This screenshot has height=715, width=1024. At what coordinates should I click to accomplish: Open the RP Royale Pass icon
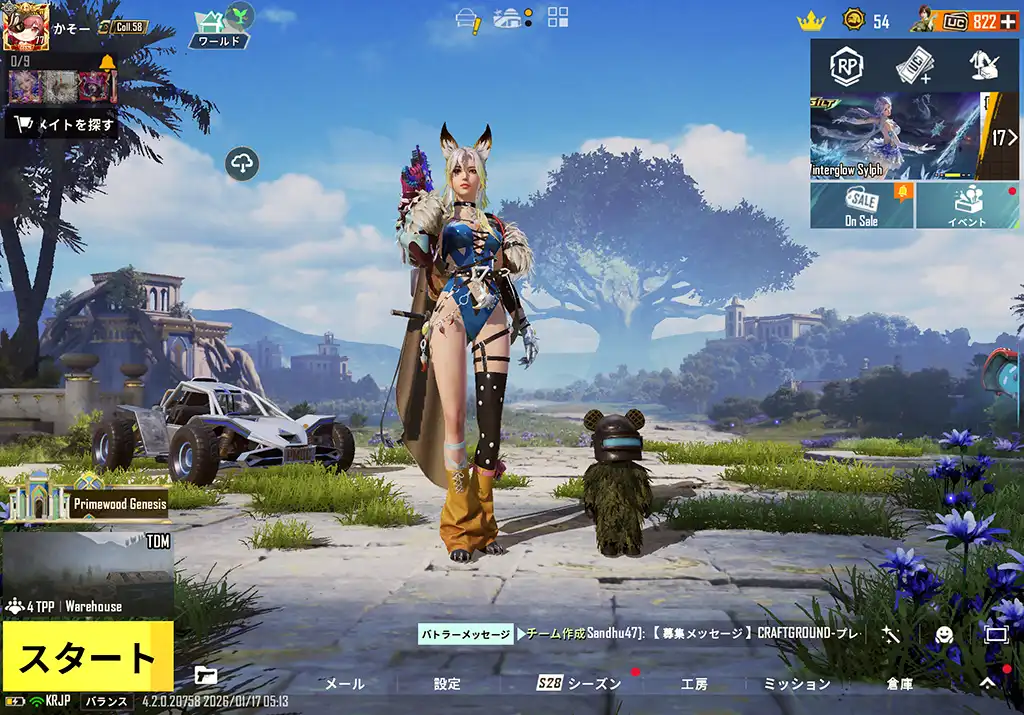click(846, 66)
